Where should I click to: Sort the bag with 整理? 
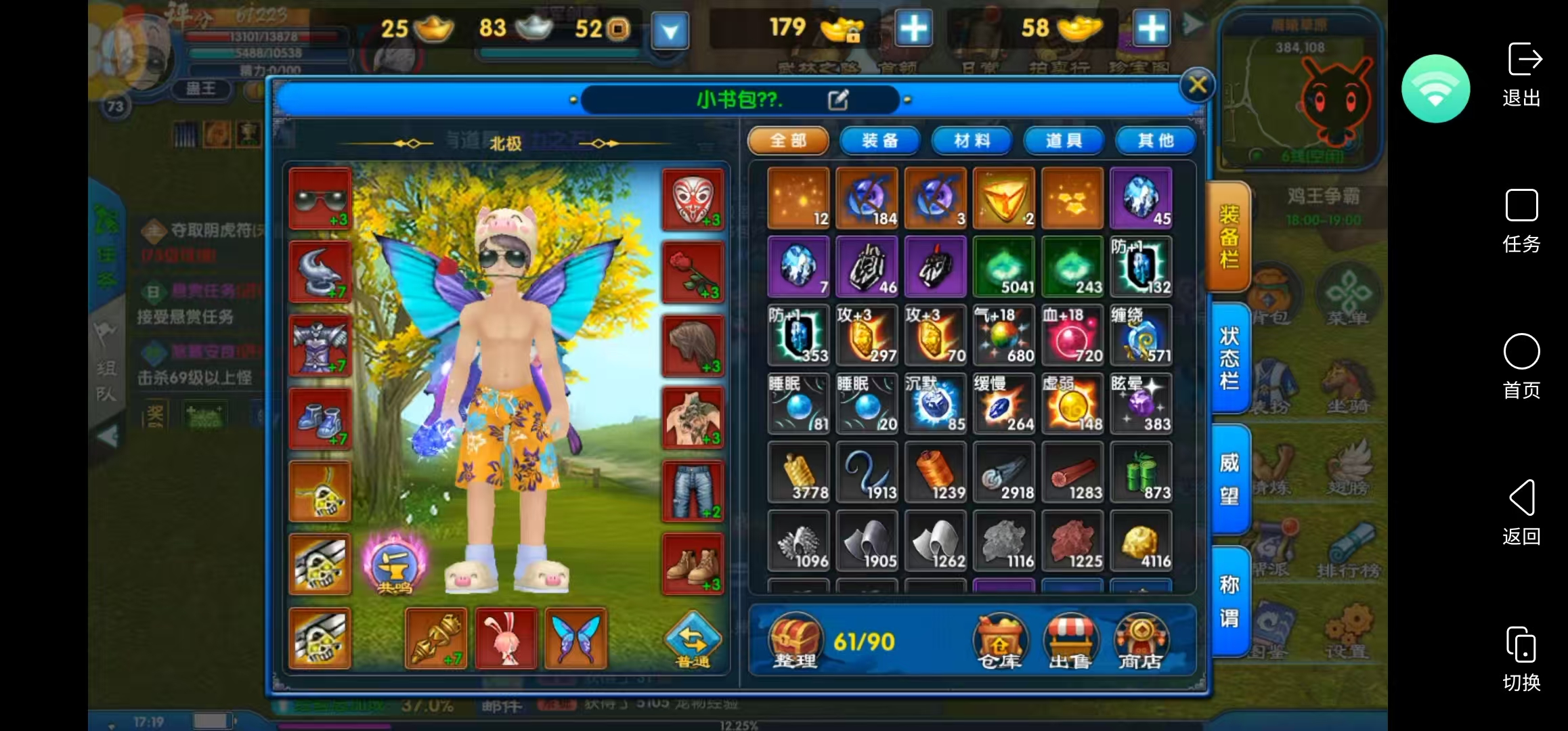coord(796,642)
